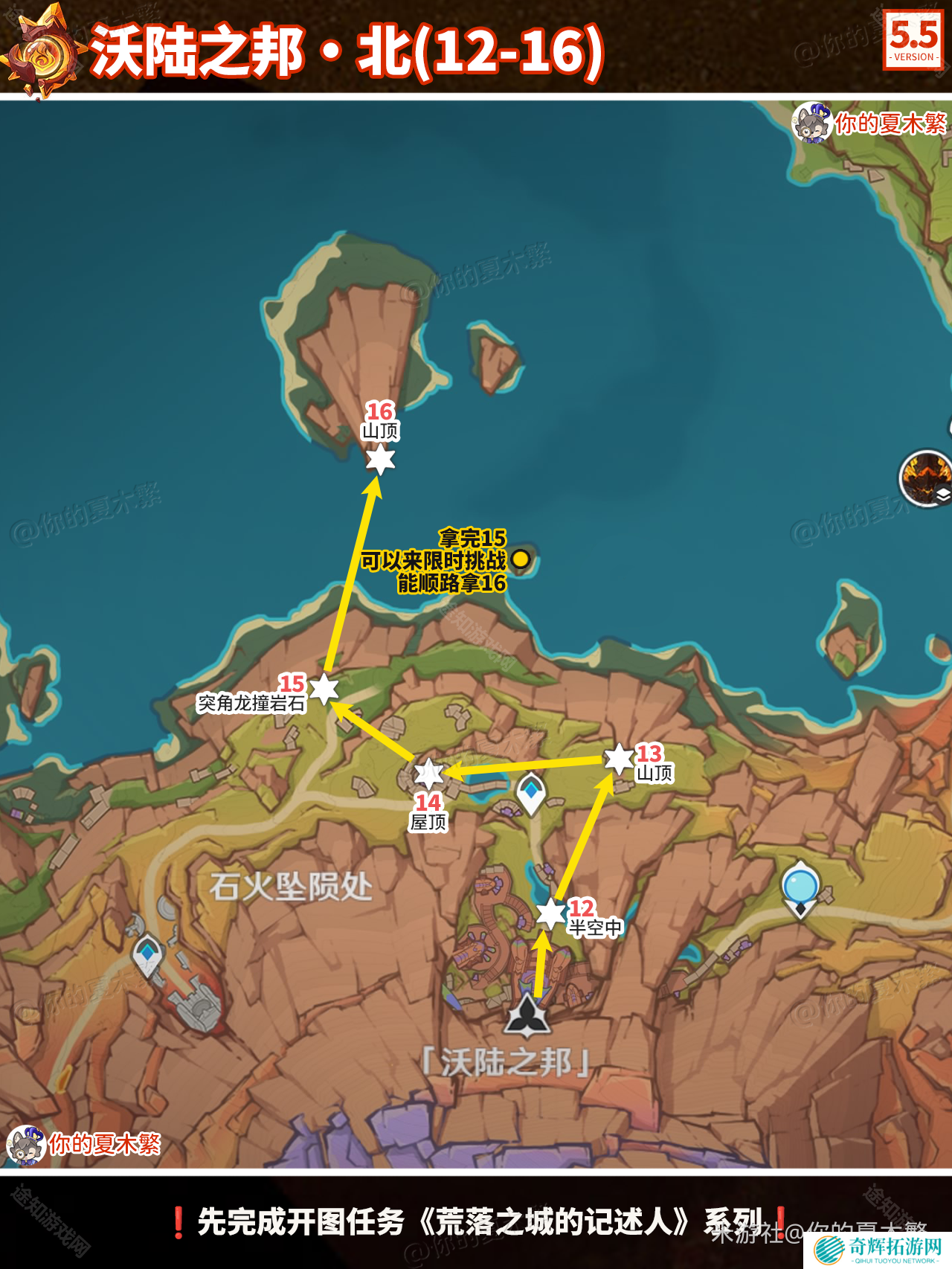This screenshot has width=952, height=1269.
Task: Select the teleport waypoint beside star 14
Action: pyautogui.click(x=531, y=793)
